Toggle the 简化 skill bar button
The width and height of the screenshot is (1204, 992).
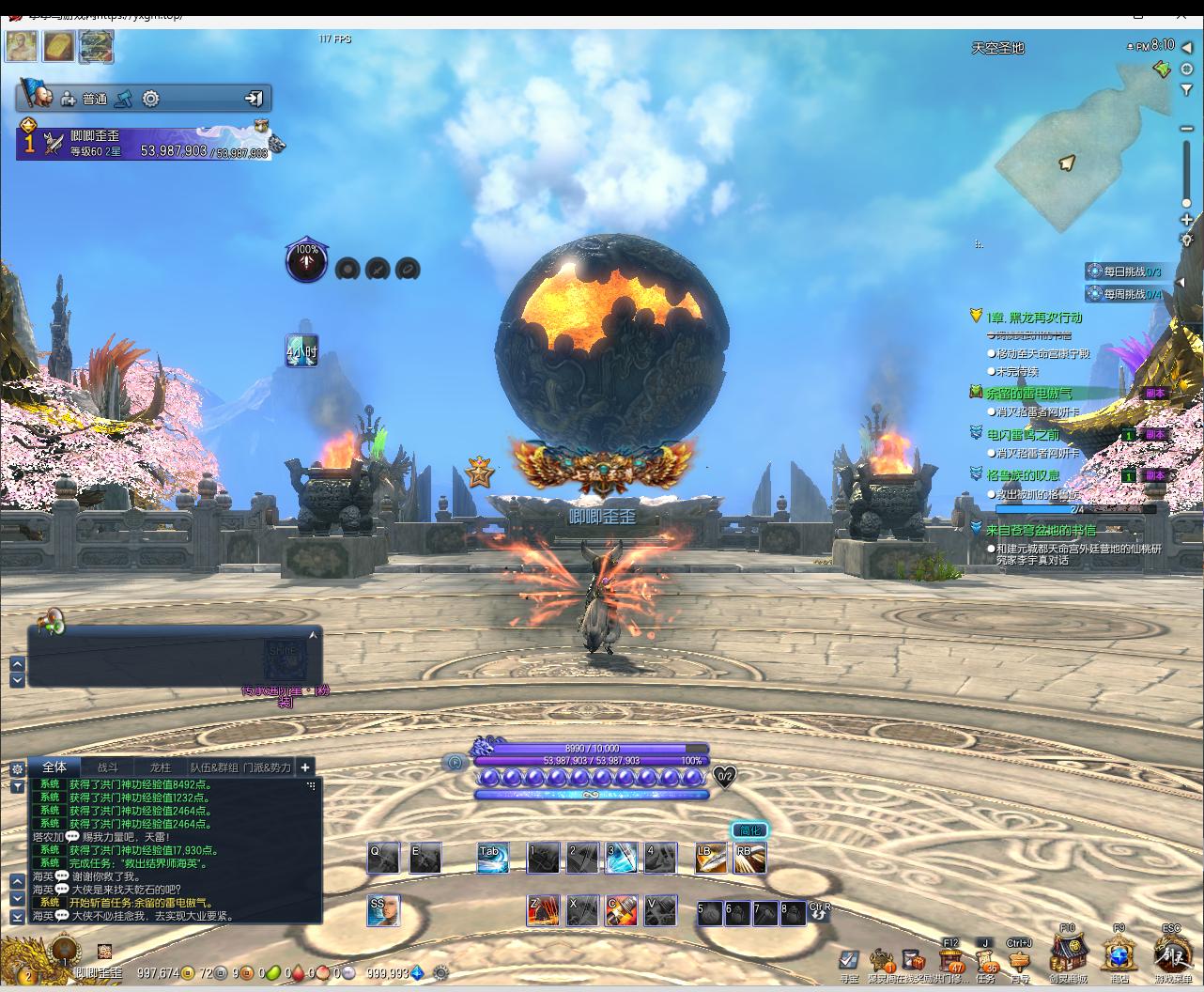click(x=749, y=830)
